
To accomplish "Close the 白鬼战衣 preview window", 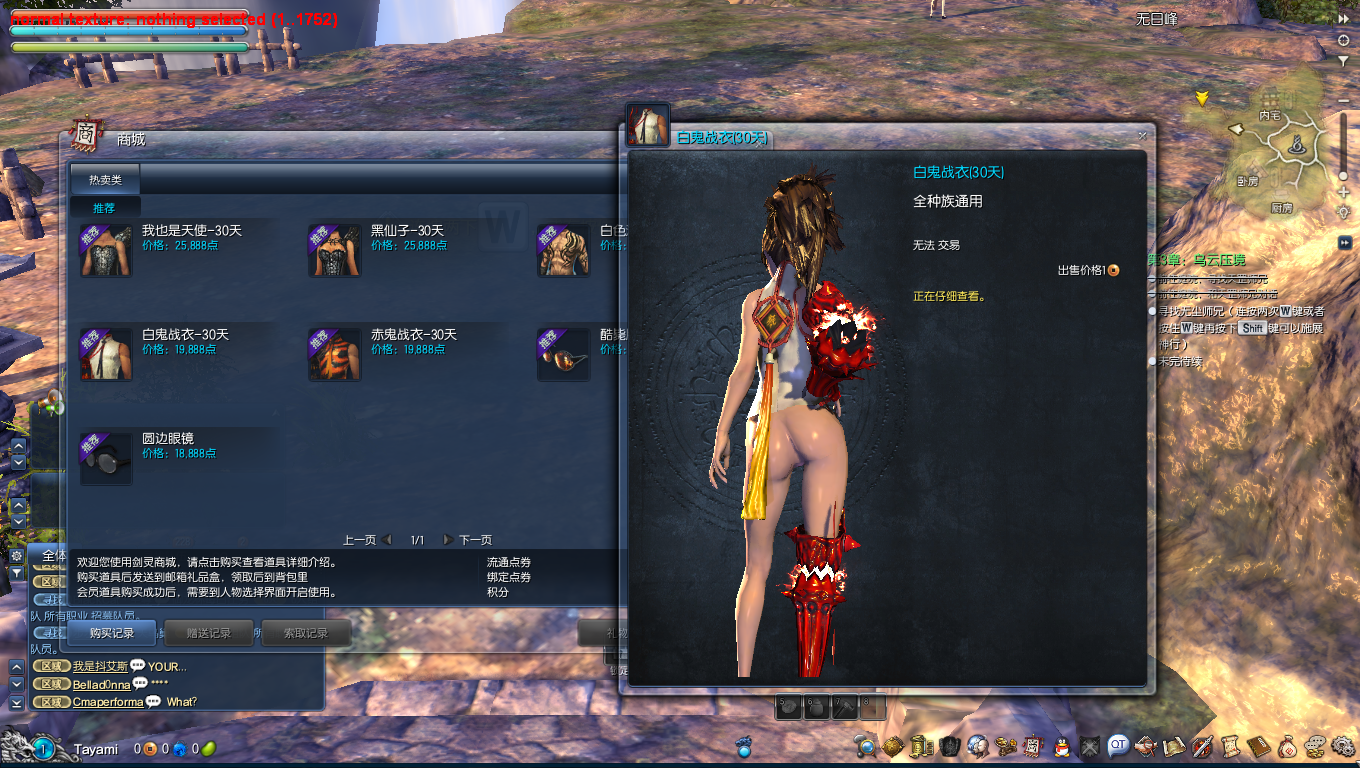I will [1142, 136].
